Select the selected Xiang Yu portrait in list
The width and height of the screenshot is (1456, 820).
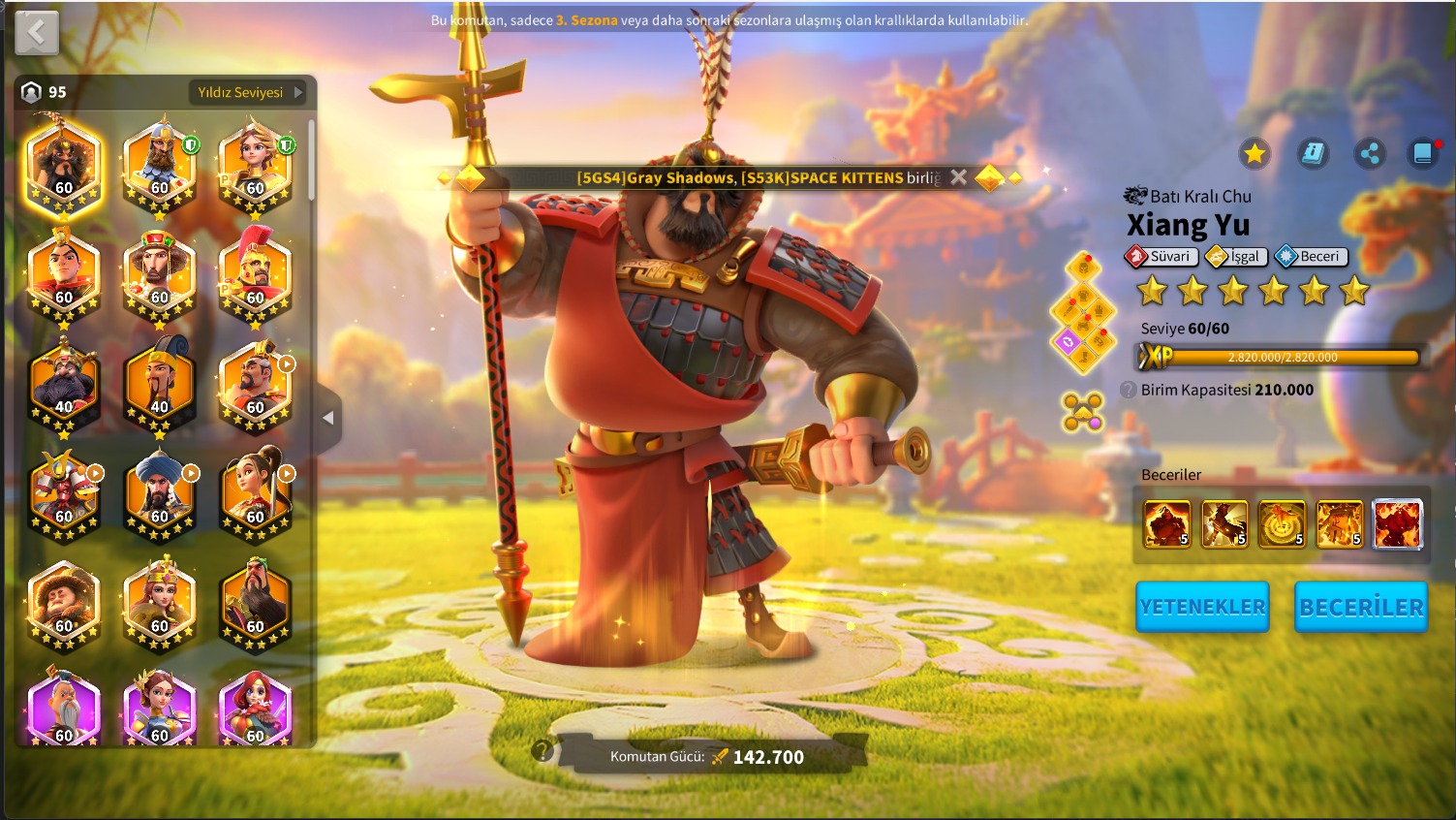click(x=64, y=163)
